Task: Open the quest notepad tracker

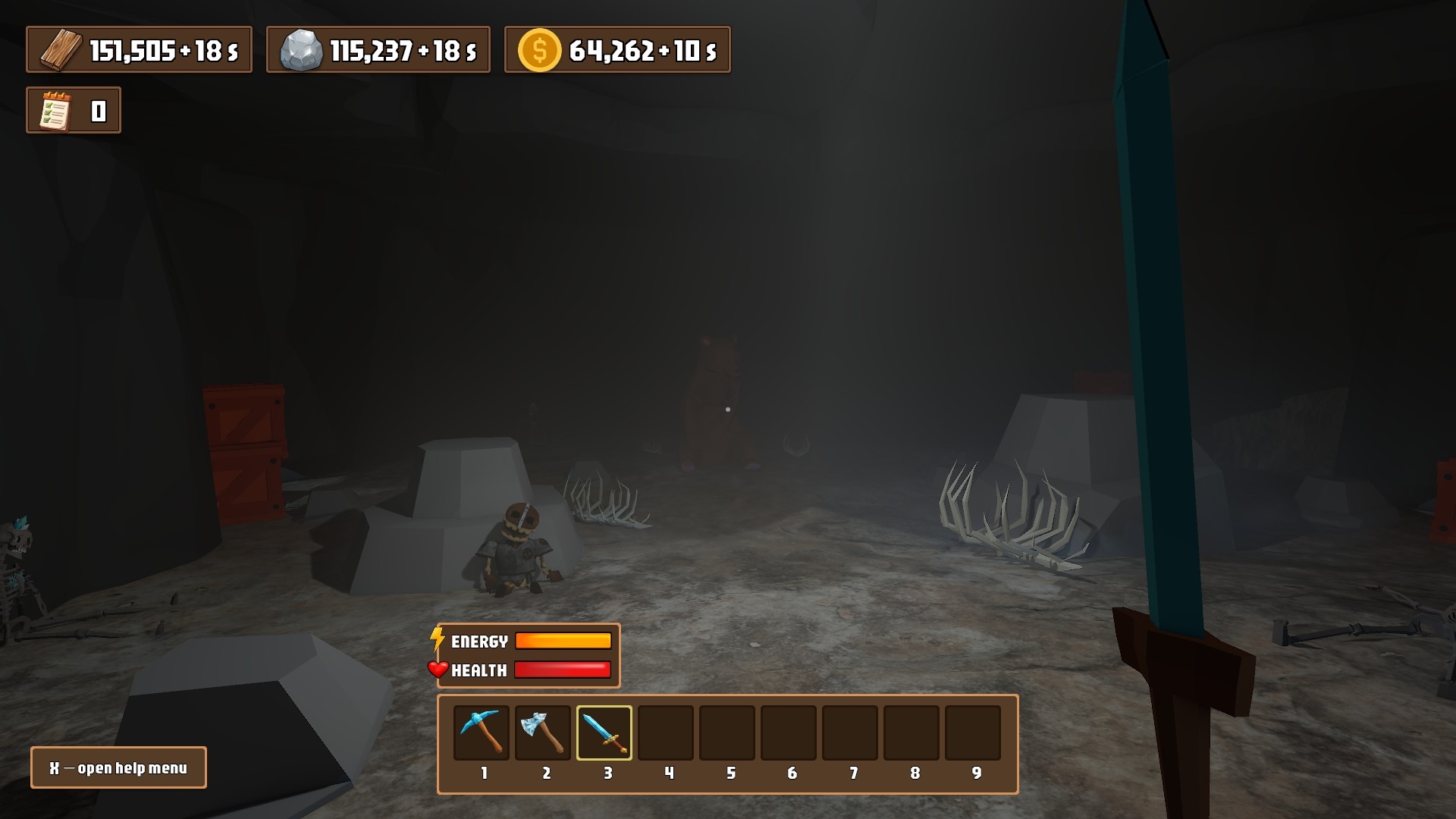Action: 55,111
